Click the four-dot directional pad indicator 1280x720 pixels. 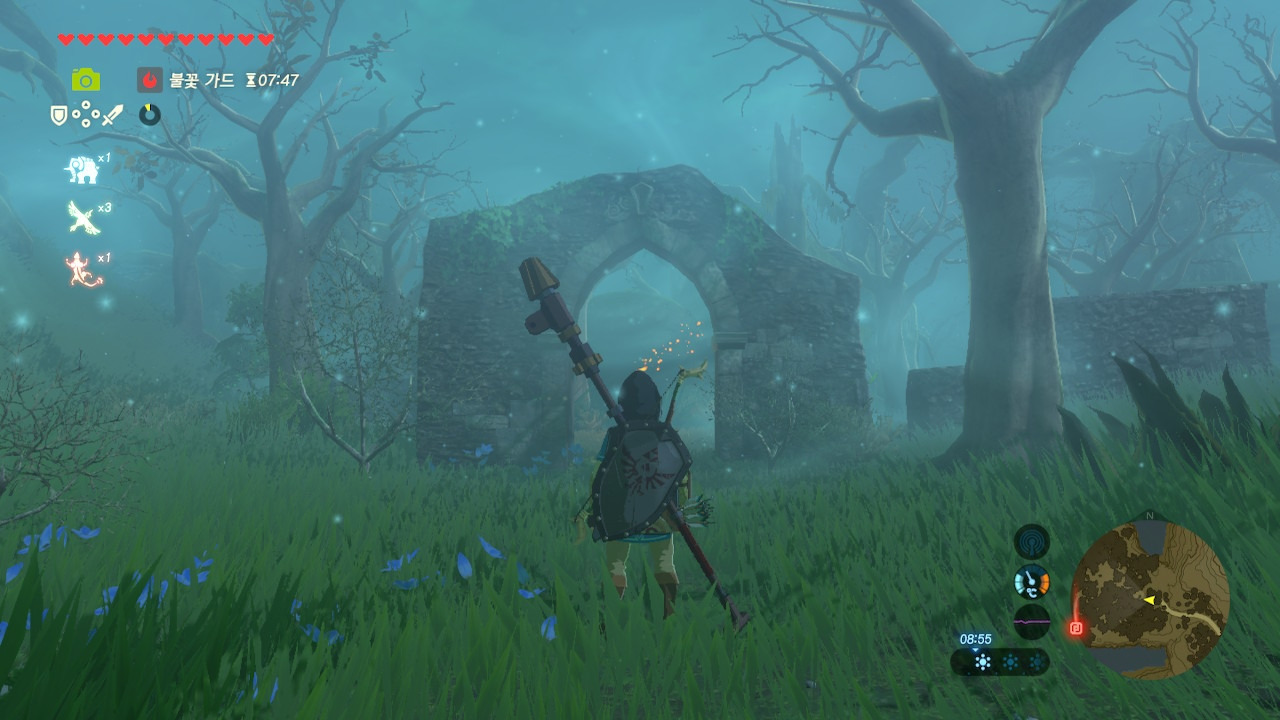[85, 115]
